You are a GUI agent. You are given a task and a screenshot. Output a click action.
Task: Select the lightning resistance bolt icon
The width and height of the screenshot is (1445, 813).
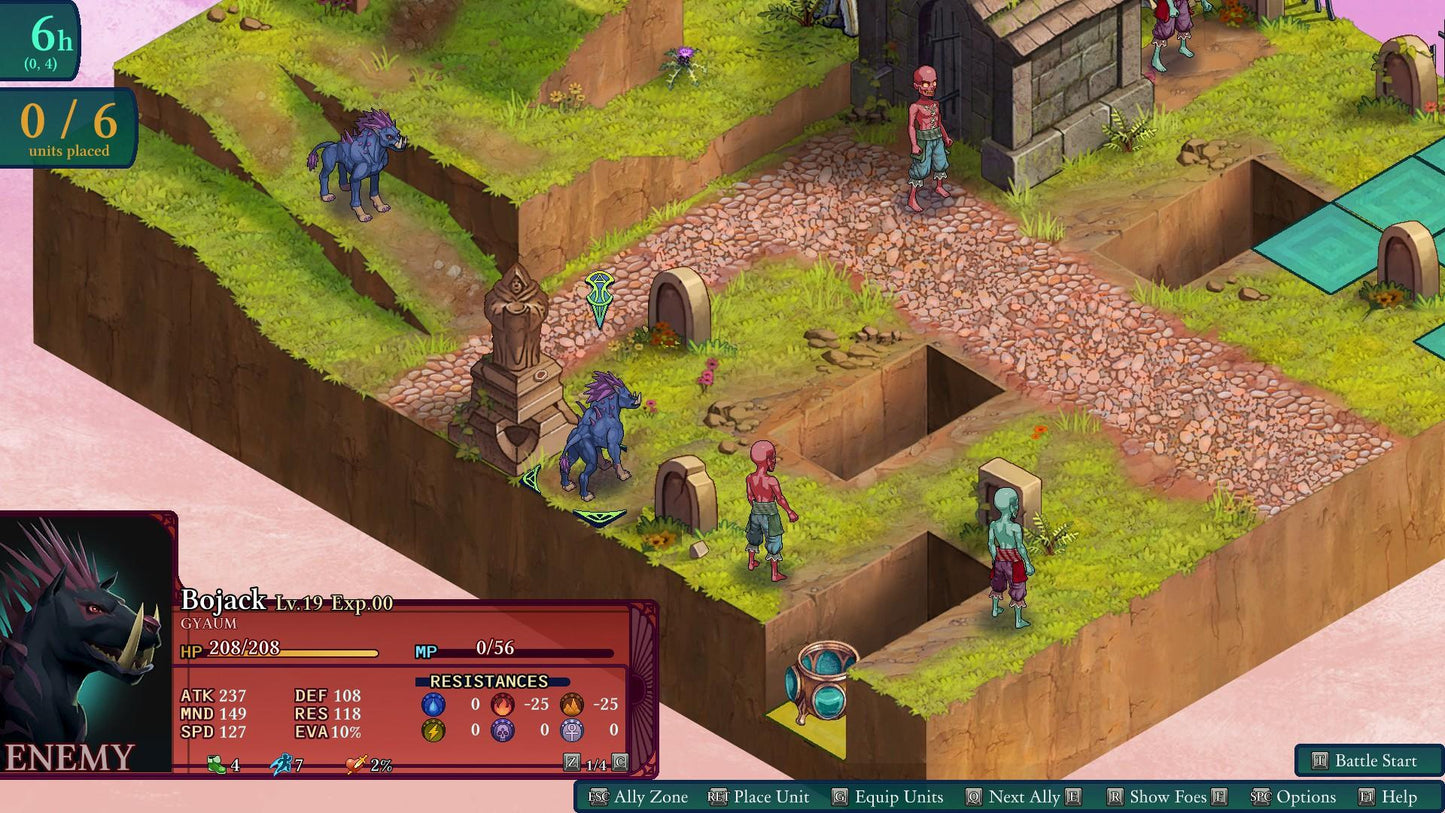coord(433,730)
